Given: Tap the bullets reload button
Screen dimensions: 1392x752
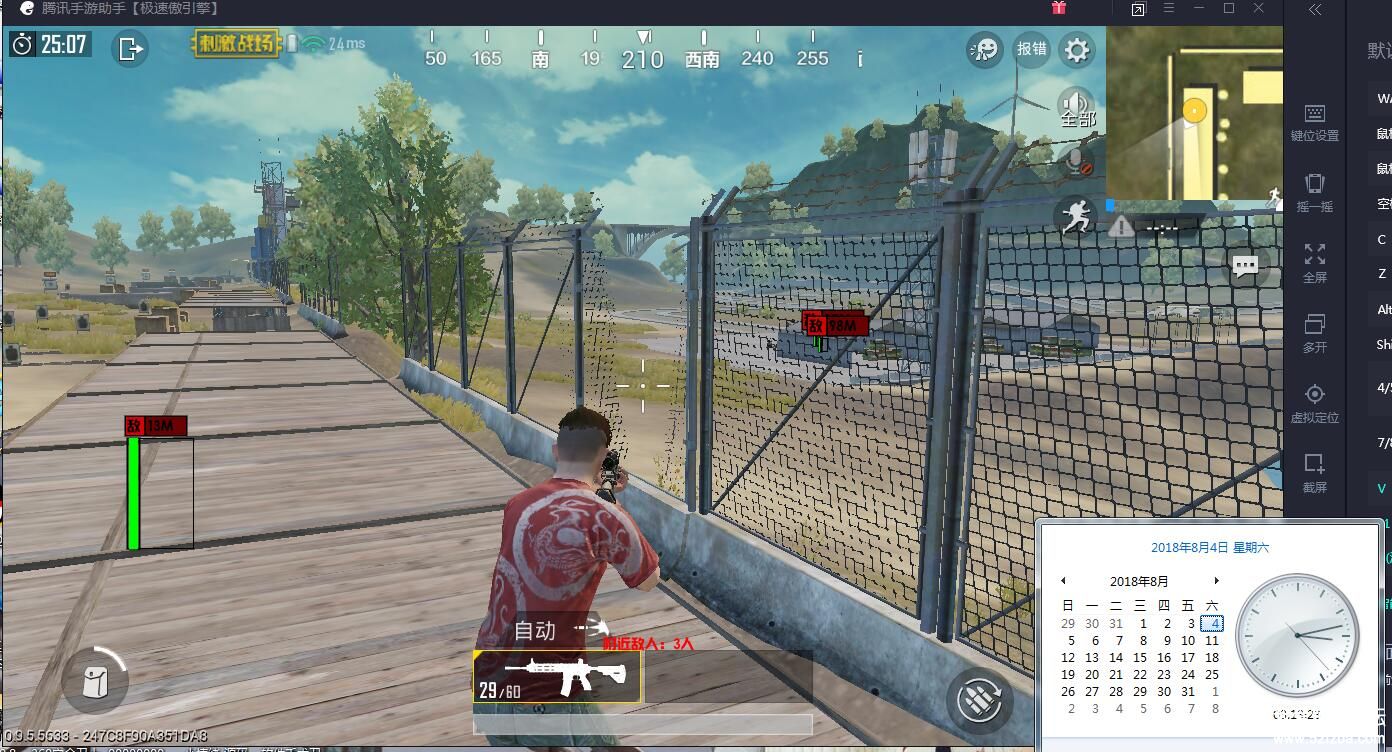Looking at the screenshot, I should pos(979,698).
